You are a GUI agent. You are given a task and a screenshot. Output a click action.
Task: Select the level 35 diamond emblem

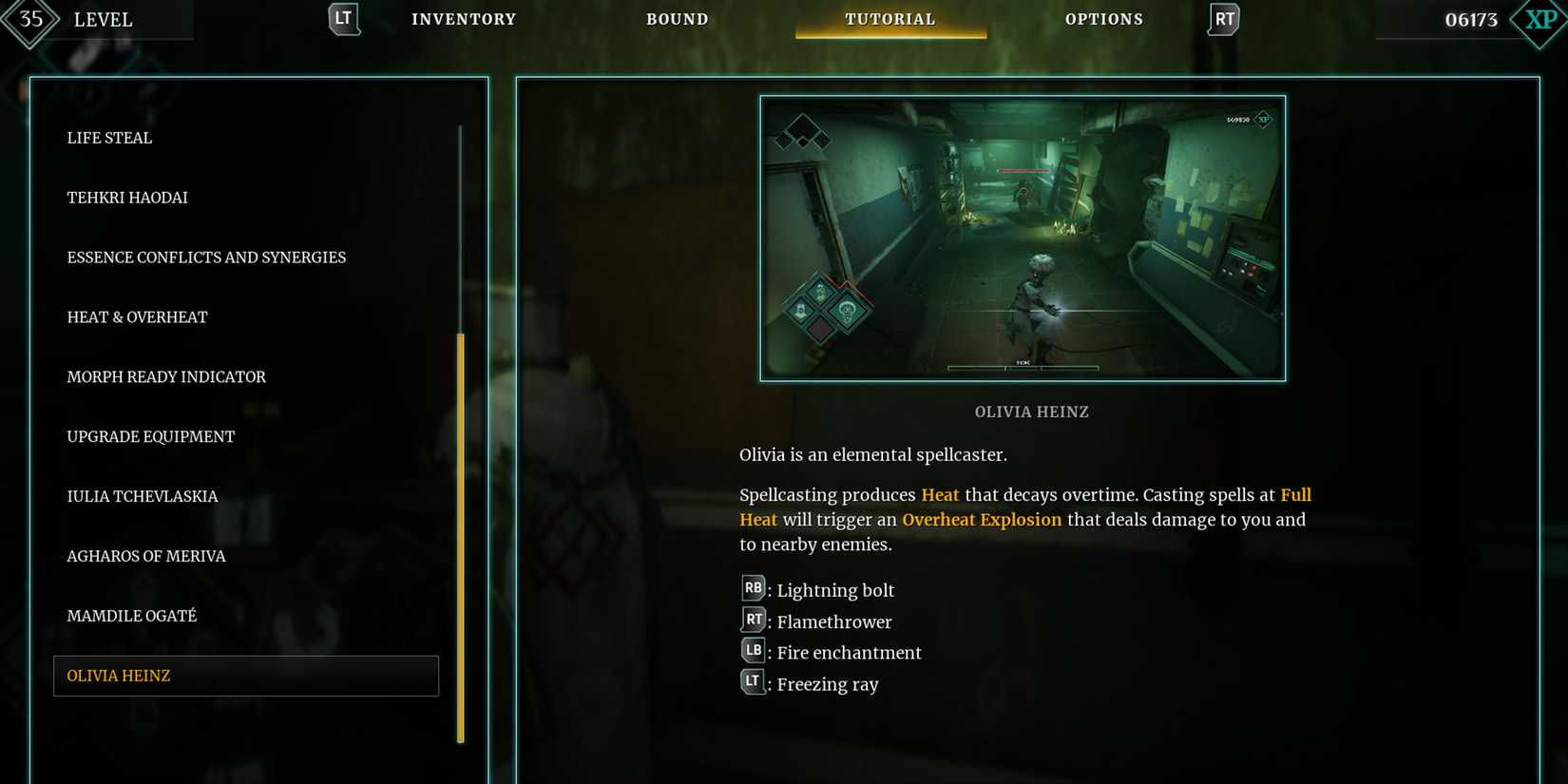[31, 17]
